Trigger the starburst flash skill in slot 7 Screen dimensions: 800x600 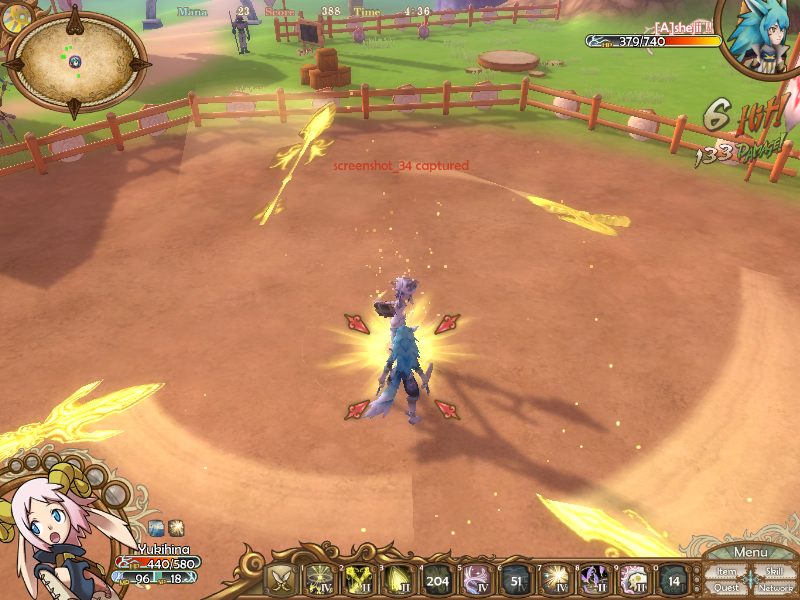[555, 580]
